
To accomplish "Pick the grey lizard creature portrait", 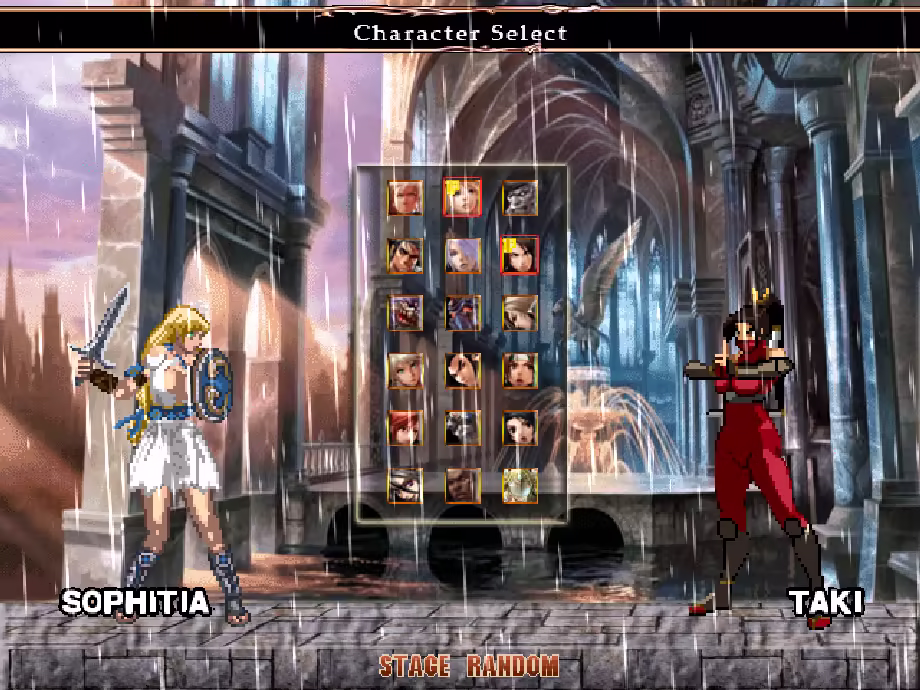I will [x=520, y=197].
